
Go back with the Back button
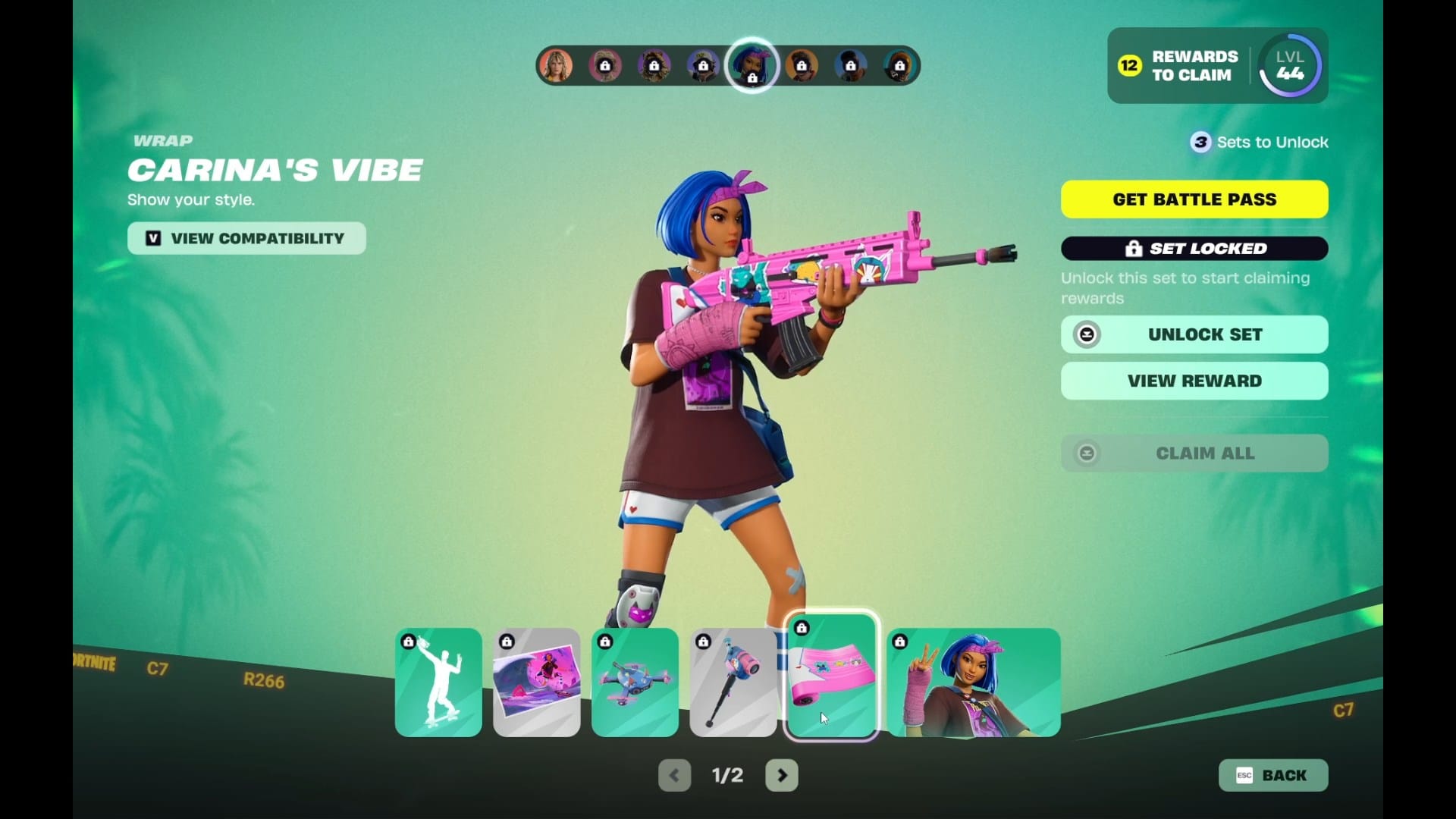coord(1272,775)
